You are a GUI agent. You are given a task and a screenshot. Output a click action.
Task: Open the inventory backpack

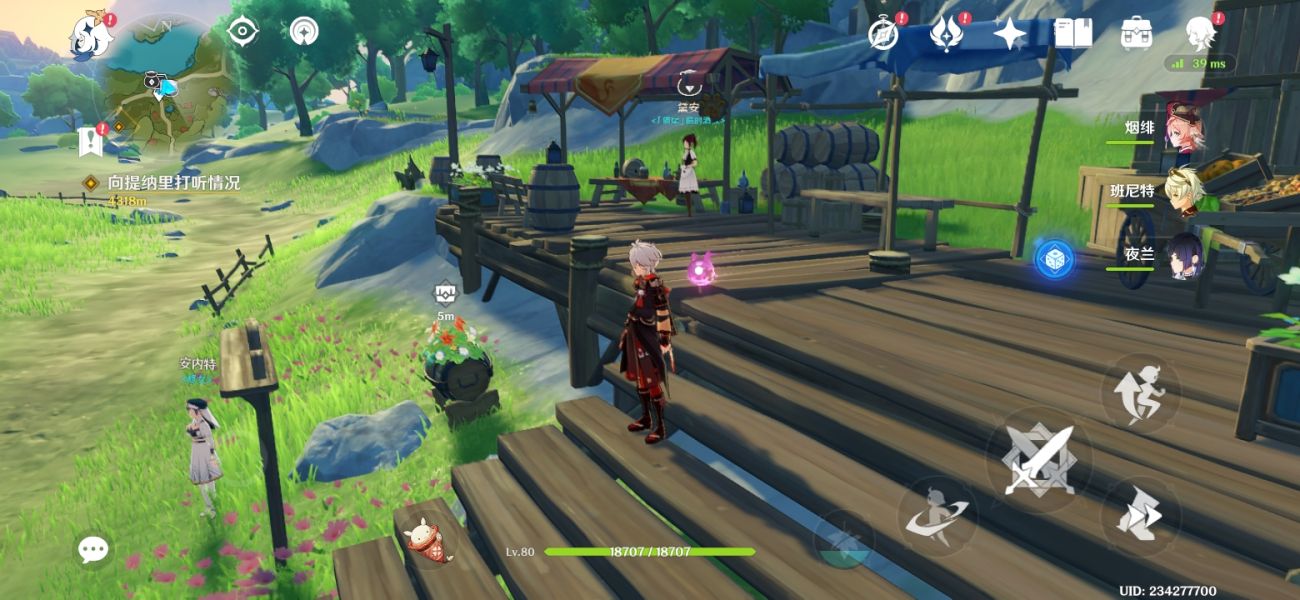pos(1136,34)
